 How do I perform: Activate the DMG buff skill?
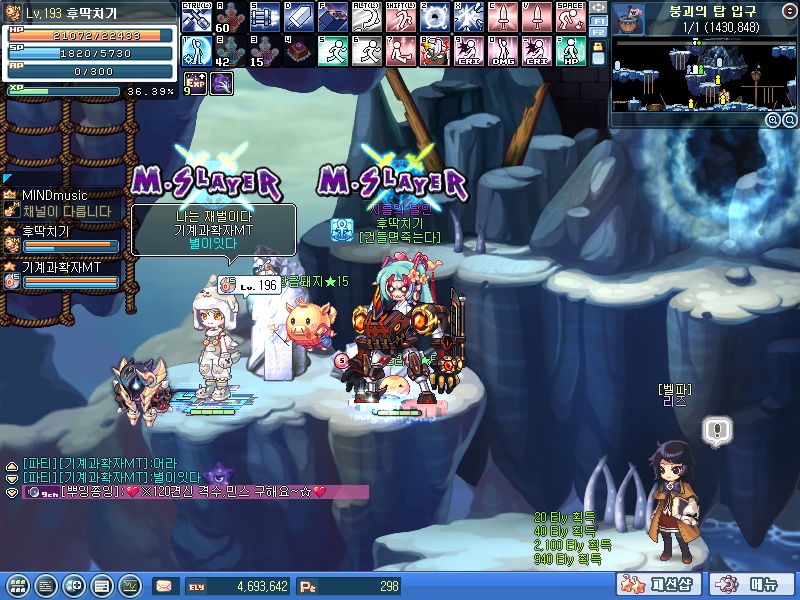[x=502, y=51]
